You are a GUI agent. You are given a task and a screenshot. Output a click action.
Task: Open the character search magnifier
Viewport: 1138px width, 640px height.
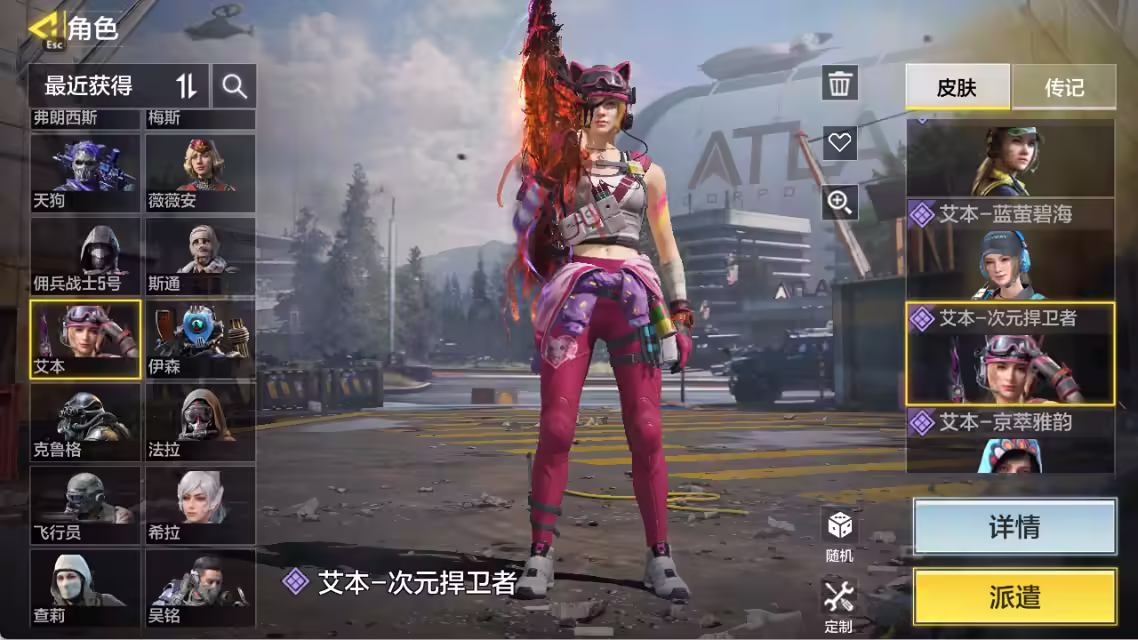pos(235,86)
